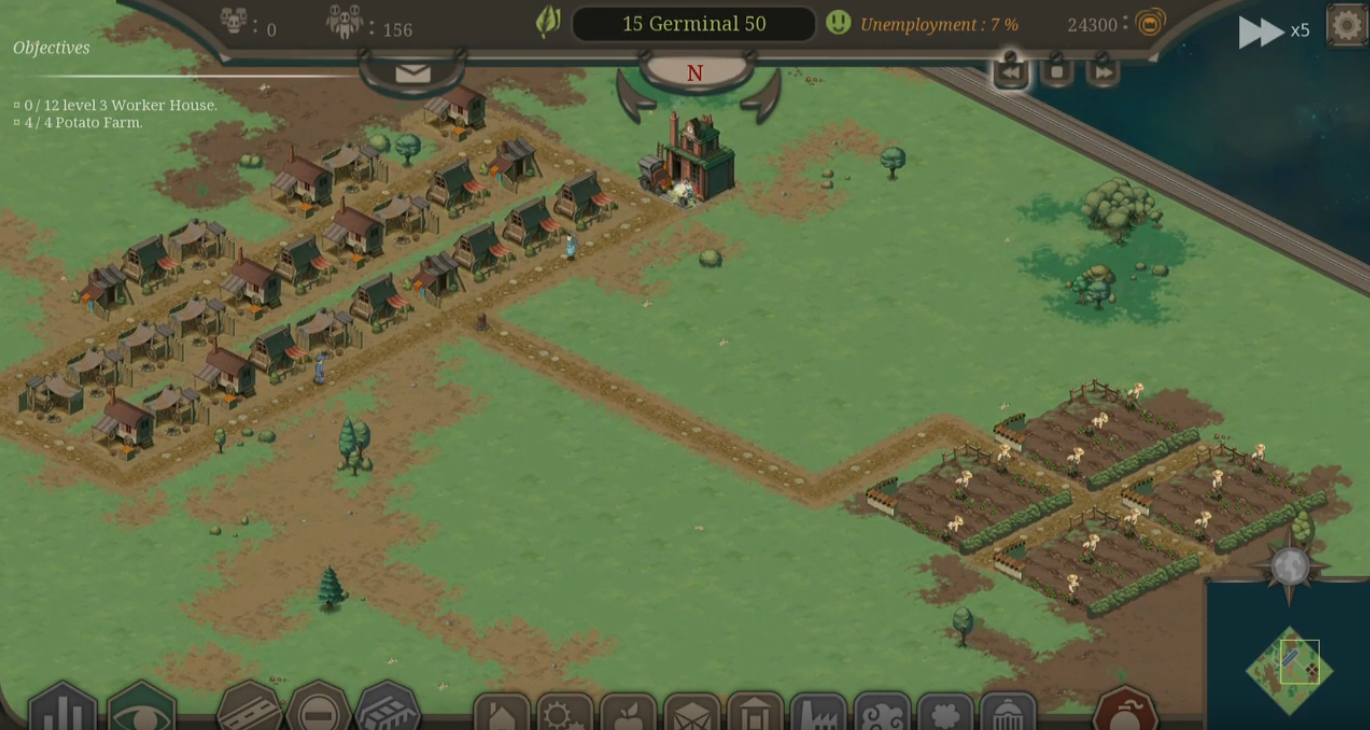Image resolution: width=1370 pixels, height=730 pixels.
Task: Open the housing build category
Action: coord(501,714)
